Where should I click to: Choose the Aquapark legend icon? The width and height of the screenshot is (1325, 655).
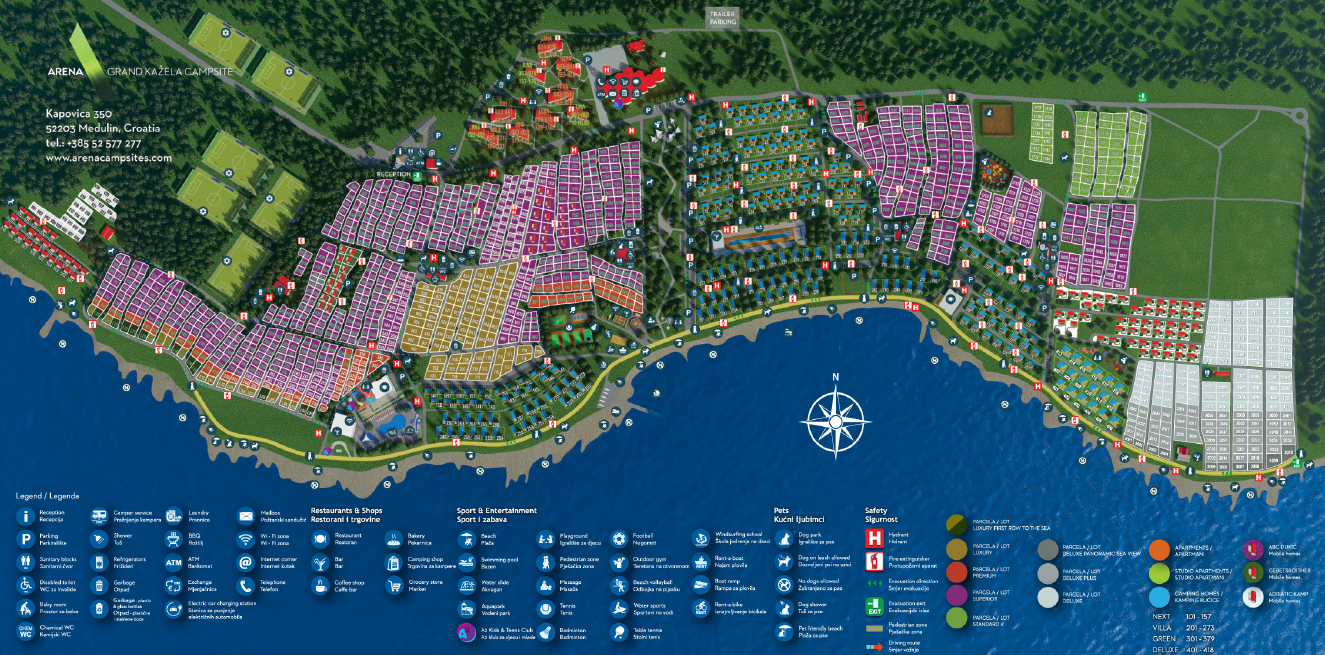[x=466, y=607]
